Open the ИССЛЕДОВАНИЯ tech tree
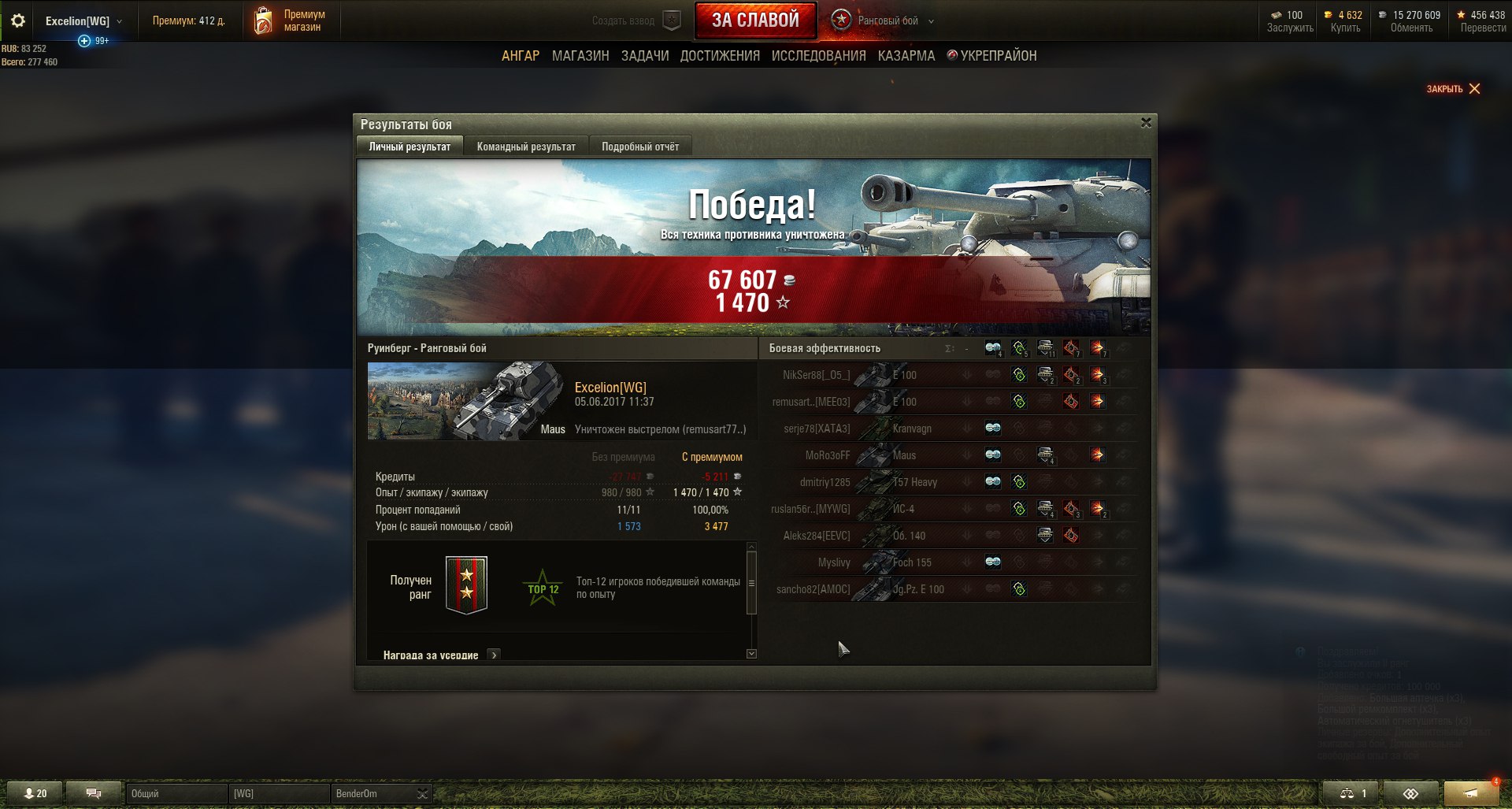 point(818,56)
